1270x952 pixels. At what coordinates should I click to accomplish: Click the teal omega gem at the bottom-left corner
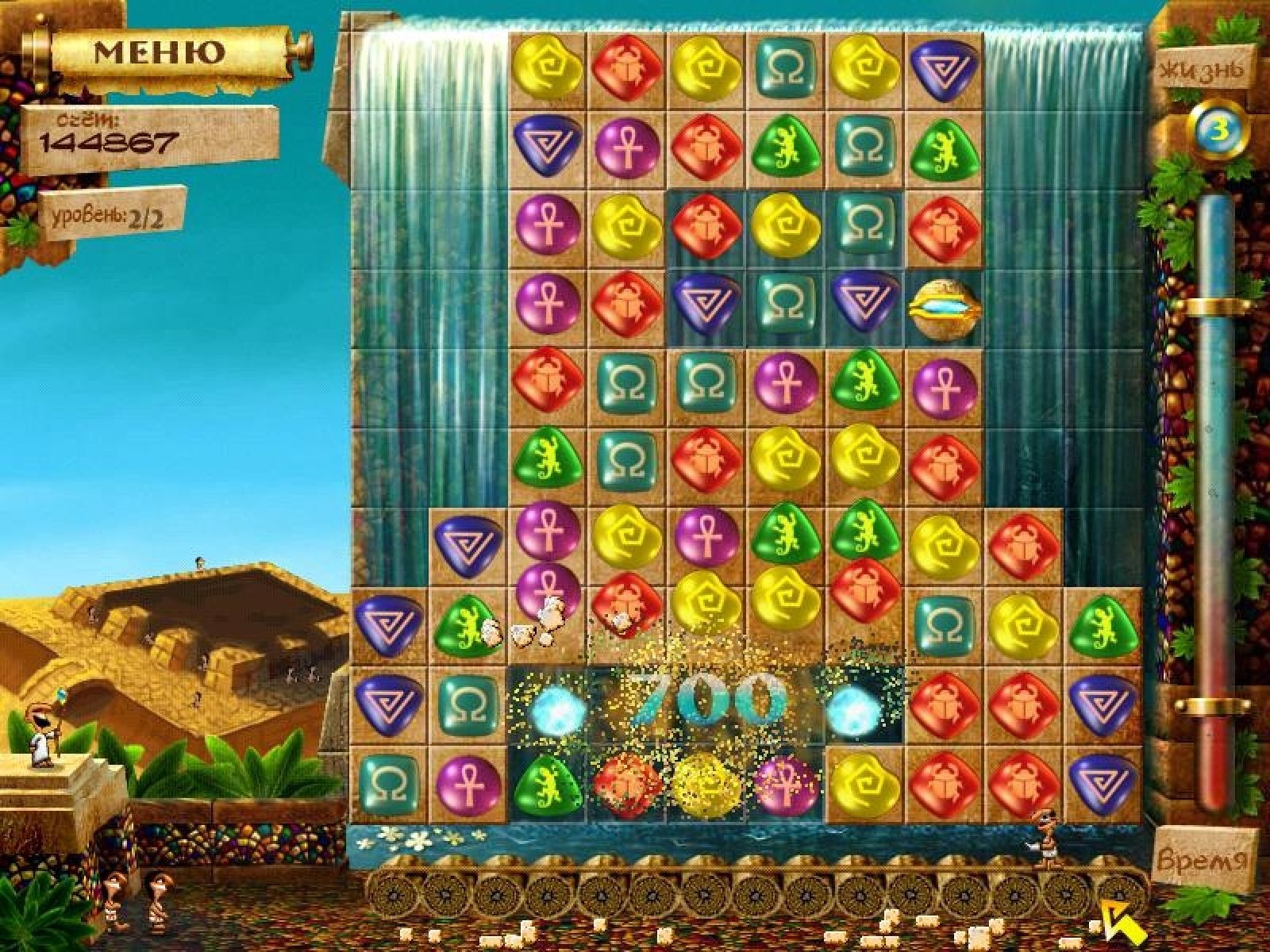pyautogui.click(x=389, y=782)
